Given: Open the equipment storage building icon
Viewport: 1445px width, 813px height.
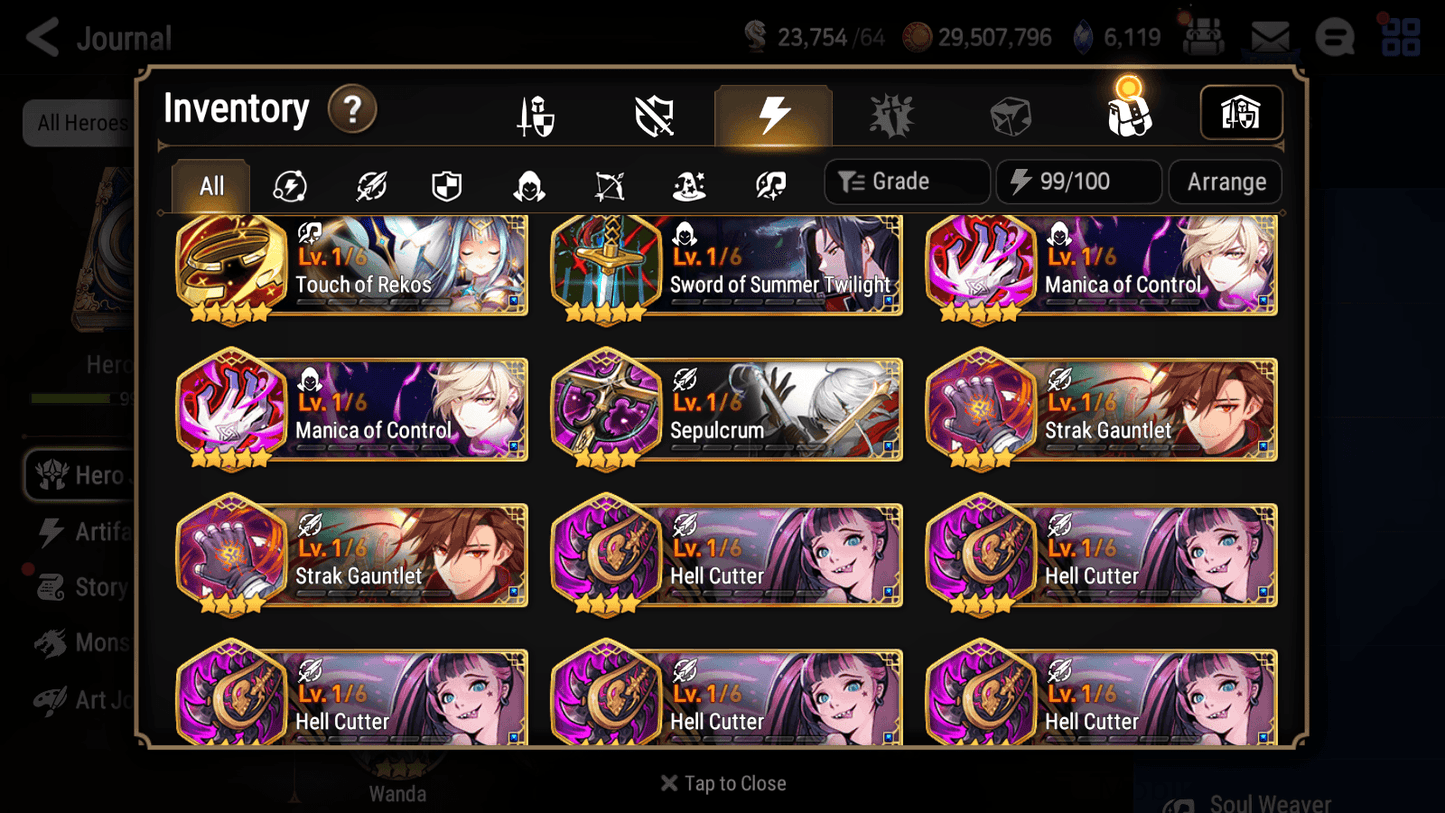Looking at the screenshot, I should tap(1241, 113).
